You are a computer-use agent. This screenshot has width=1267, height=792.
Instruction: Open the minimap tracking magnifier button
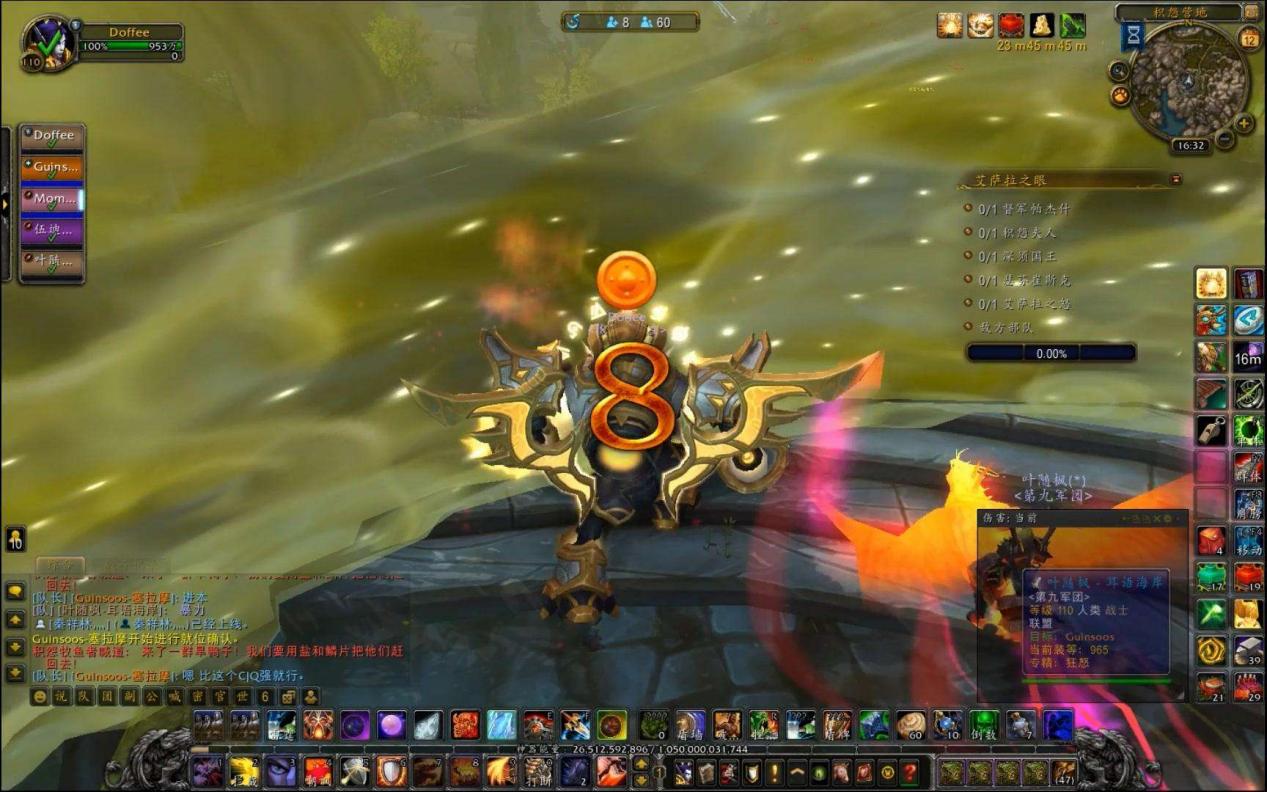coord(1119,71)
